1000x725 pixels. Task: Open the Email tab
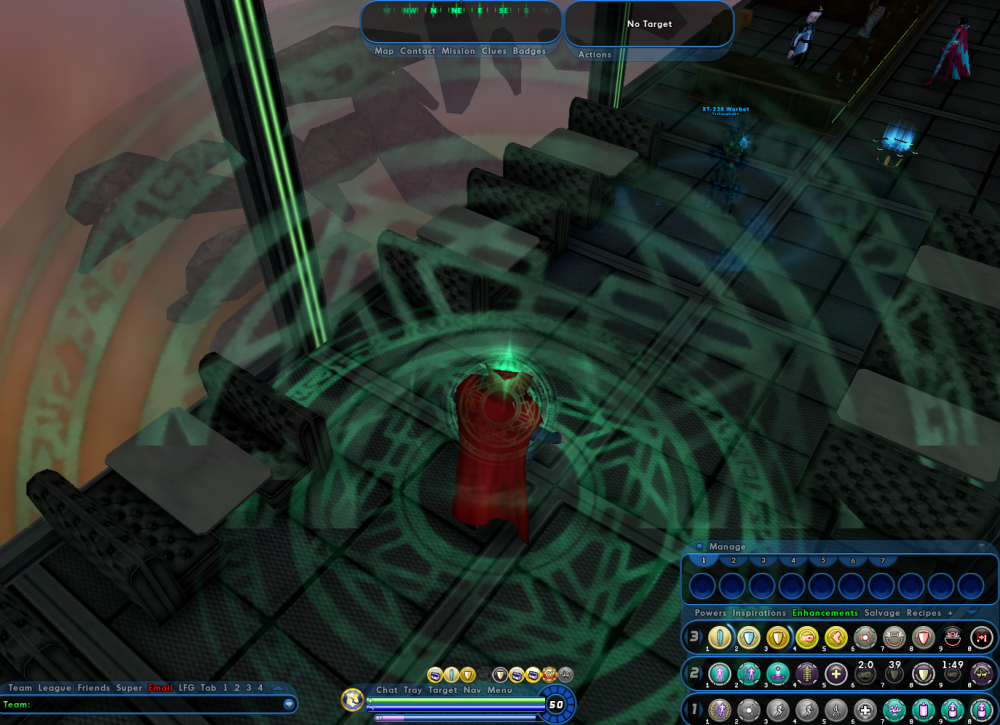point(160,688)
